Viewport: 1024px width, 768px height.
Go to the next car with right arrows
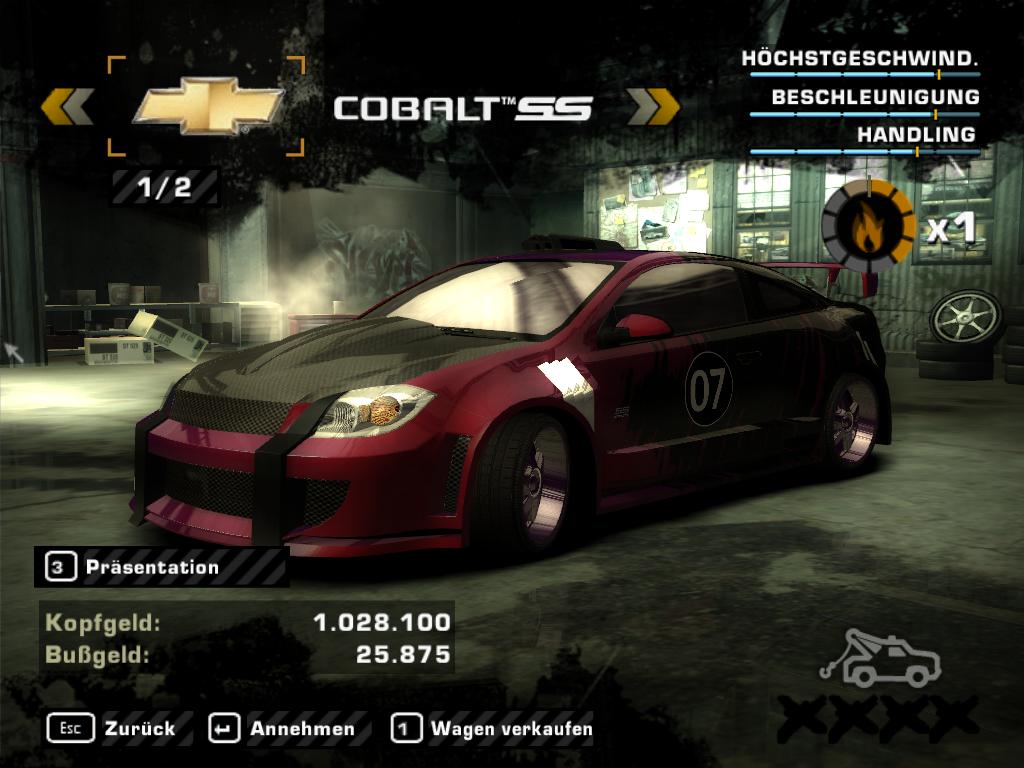(653, 106)
